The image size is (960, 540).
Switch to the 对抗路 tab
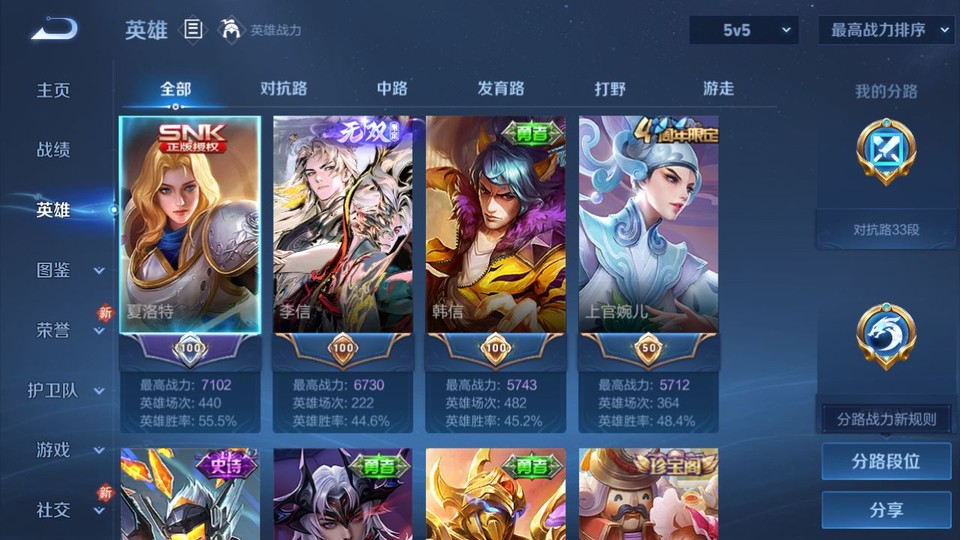coord(283,88)
